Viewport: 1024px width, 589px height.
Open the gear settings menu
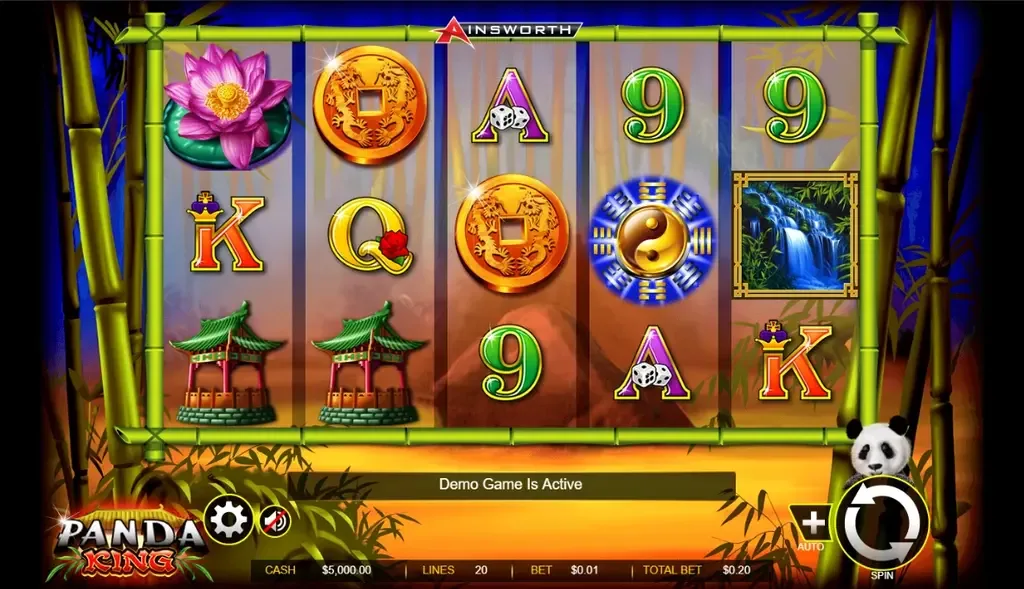(229, 520)
